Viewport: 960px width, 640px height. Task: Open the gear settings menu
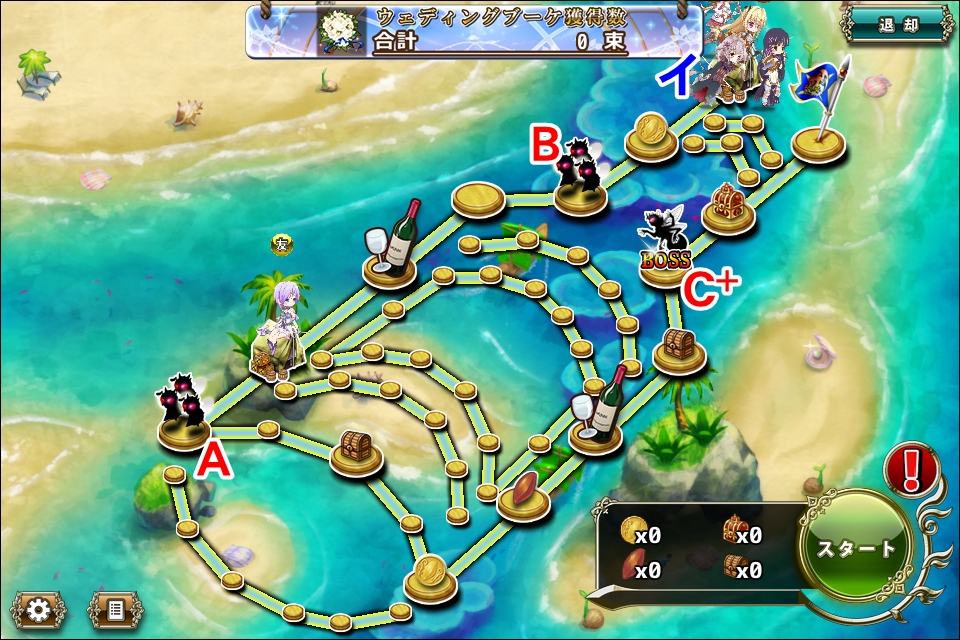click(39, 609)
